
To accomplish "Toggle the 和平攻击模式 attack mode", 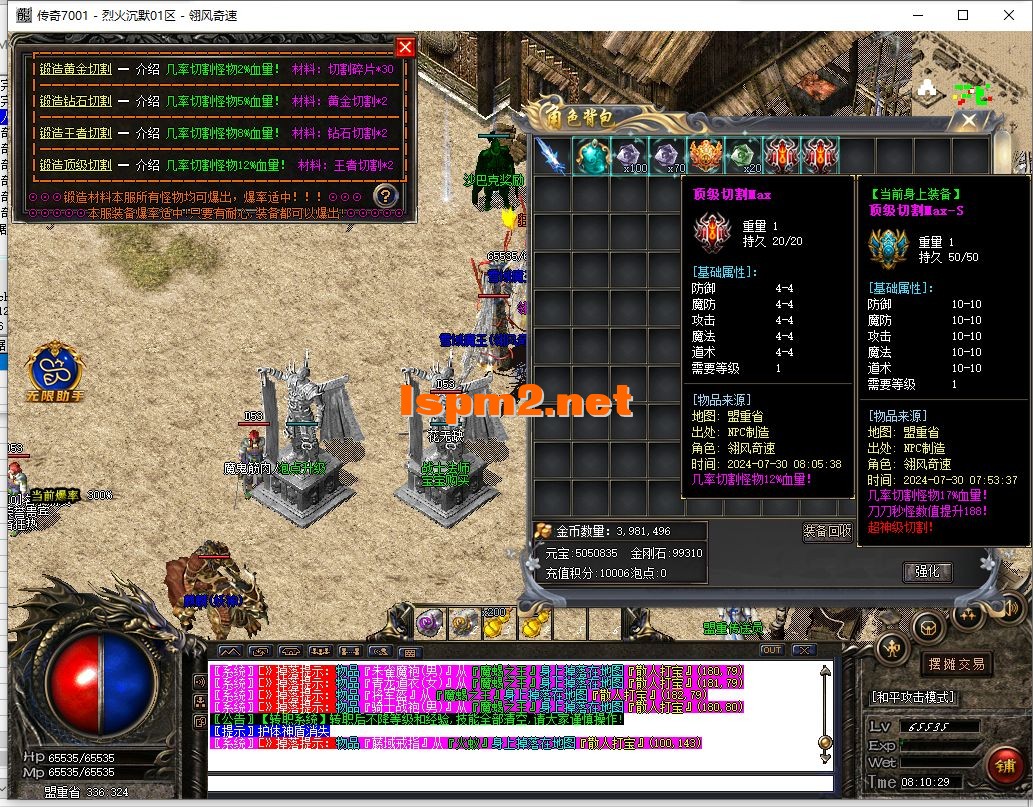I will pos(913,697).
